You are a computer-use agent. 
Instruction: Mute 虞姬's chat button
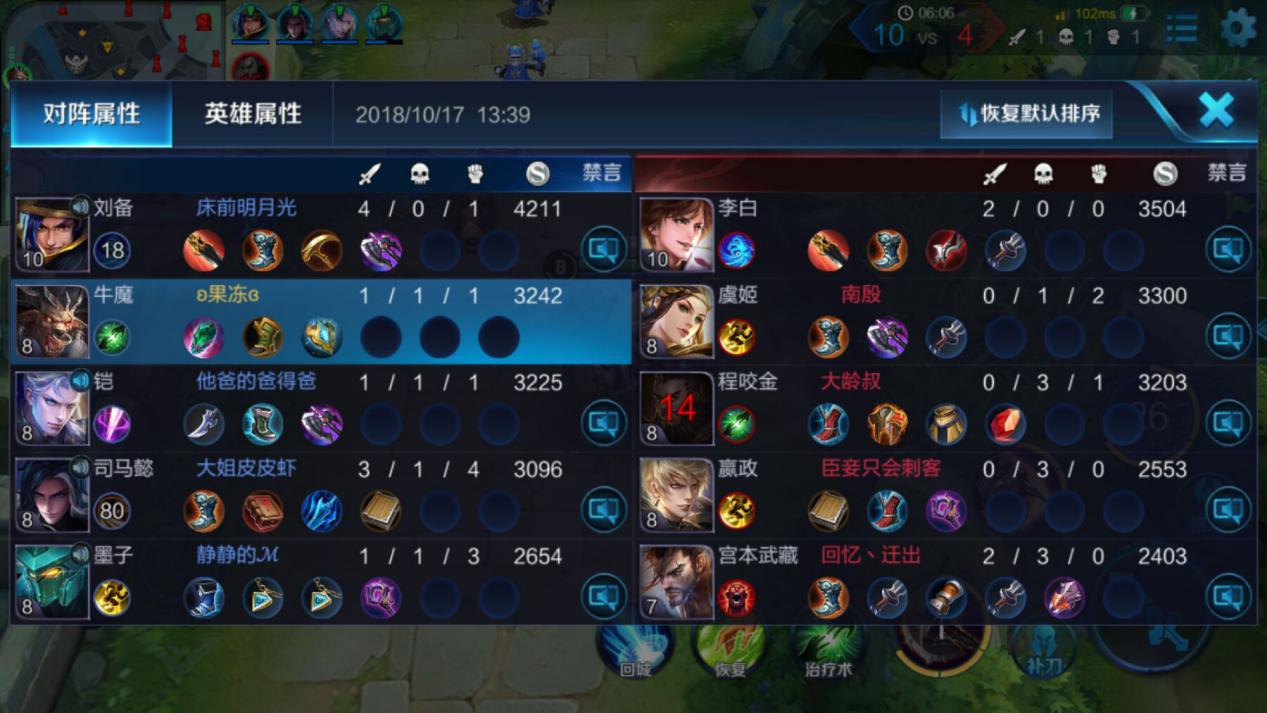point(1228,336)
